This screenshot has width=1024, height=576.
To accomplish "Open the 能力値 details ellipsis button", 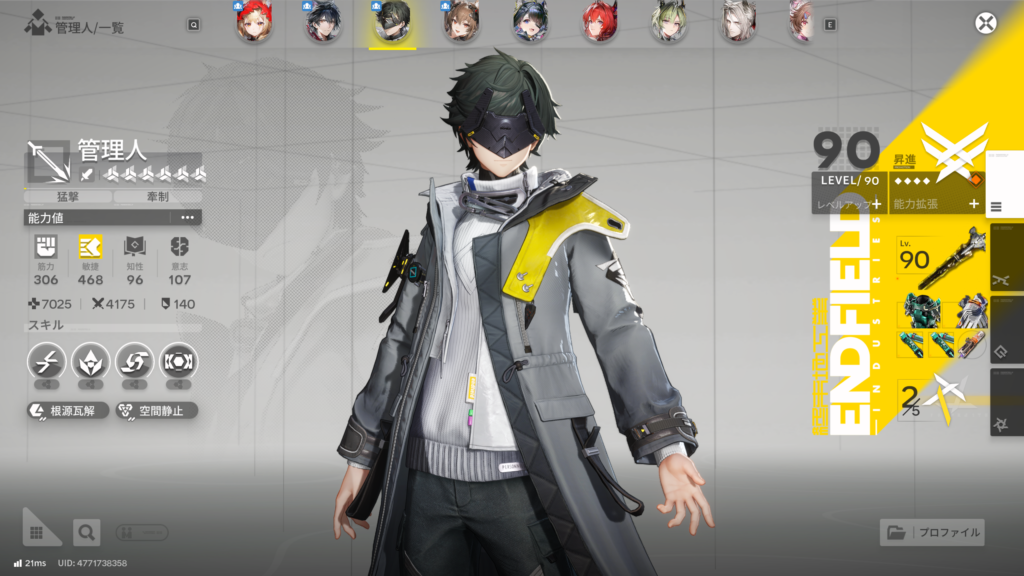I will [x=187, y=217].
